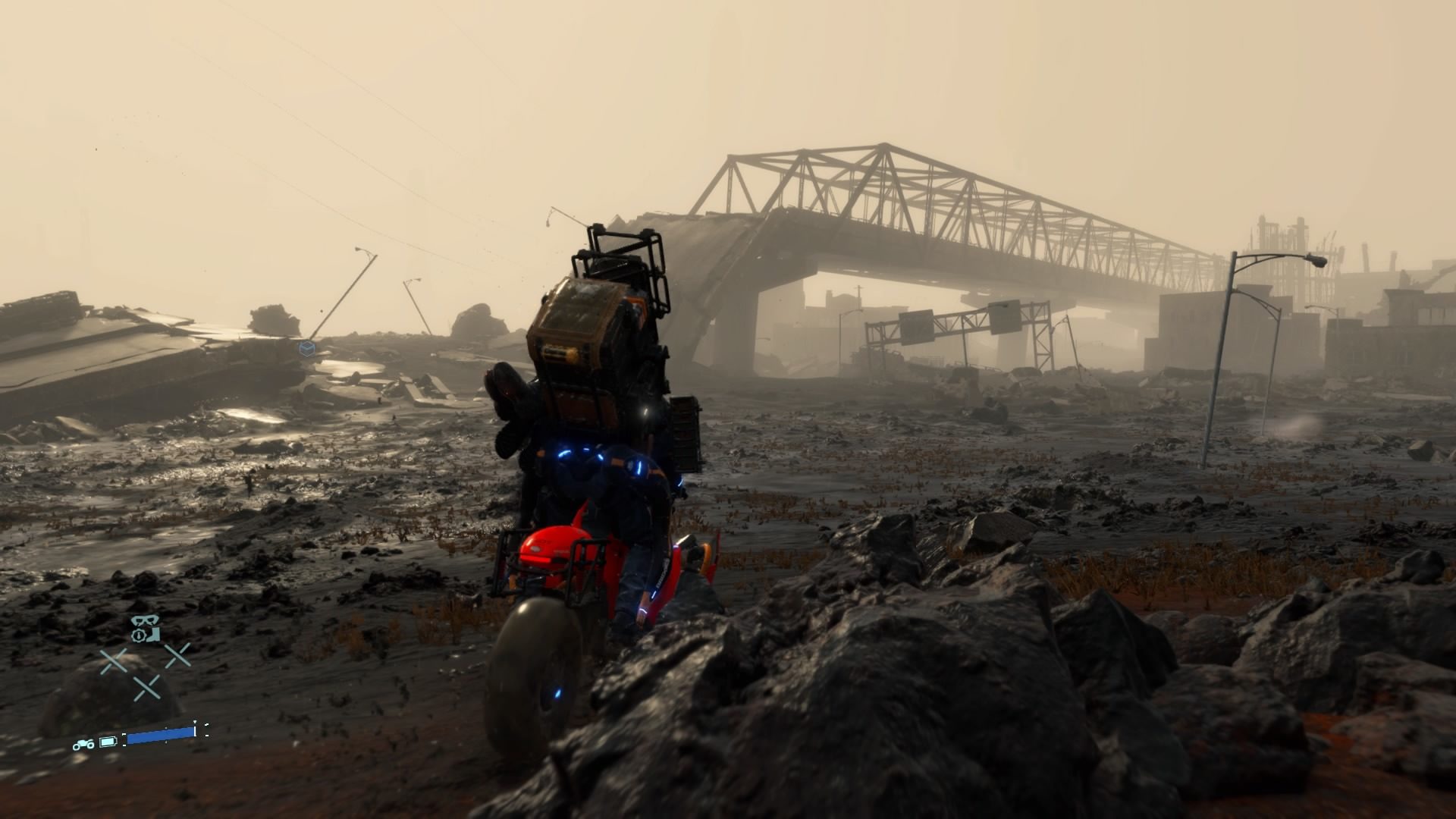The width and height of the screenshot is (1456, 819).
Task: Click the upper-right X damage marker
Action: [x=177, y=657]
